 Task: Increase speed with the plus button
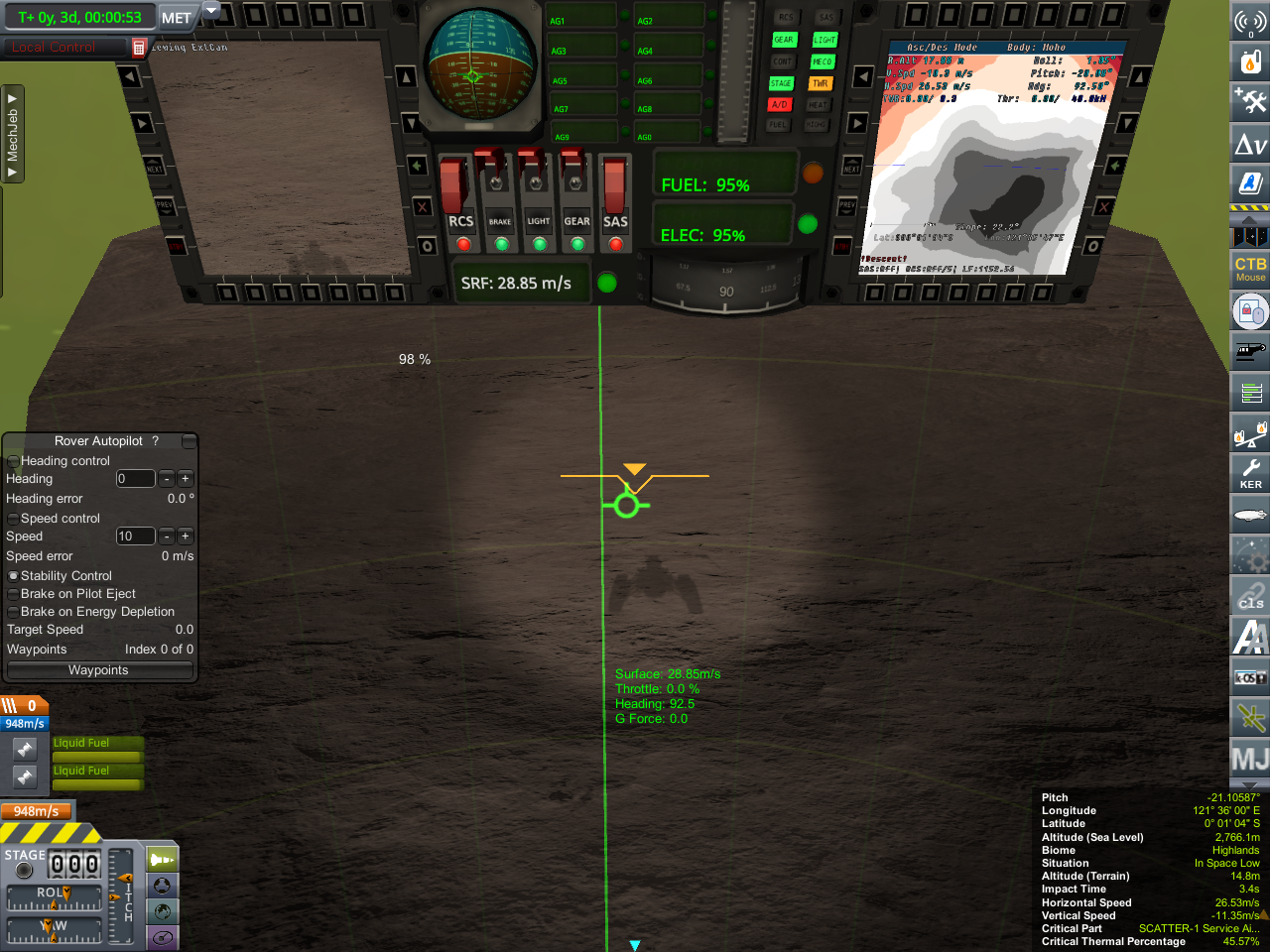186,536
